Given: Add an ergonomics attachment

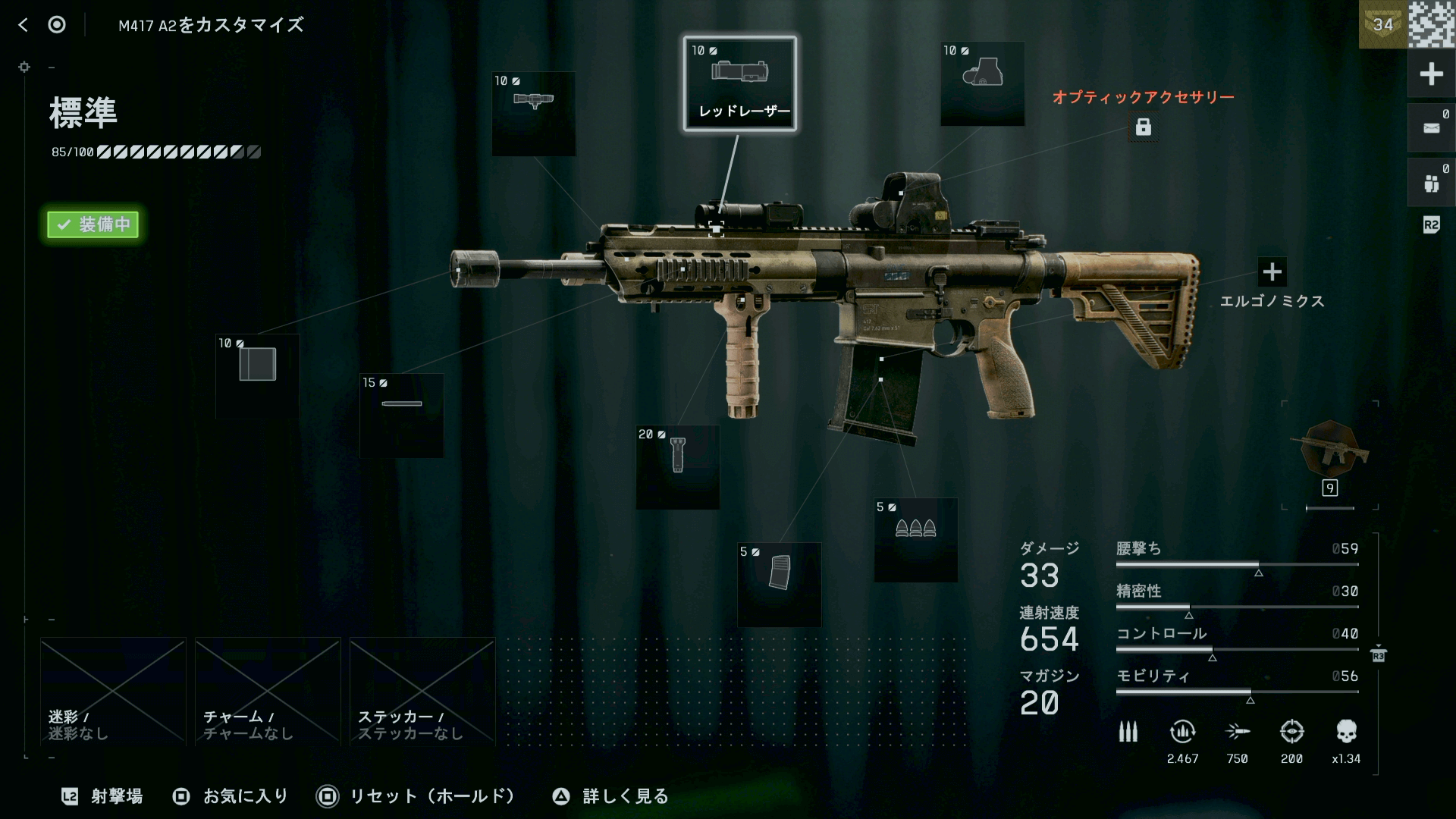Looking at the screenshot, I should pos(1272,271).
